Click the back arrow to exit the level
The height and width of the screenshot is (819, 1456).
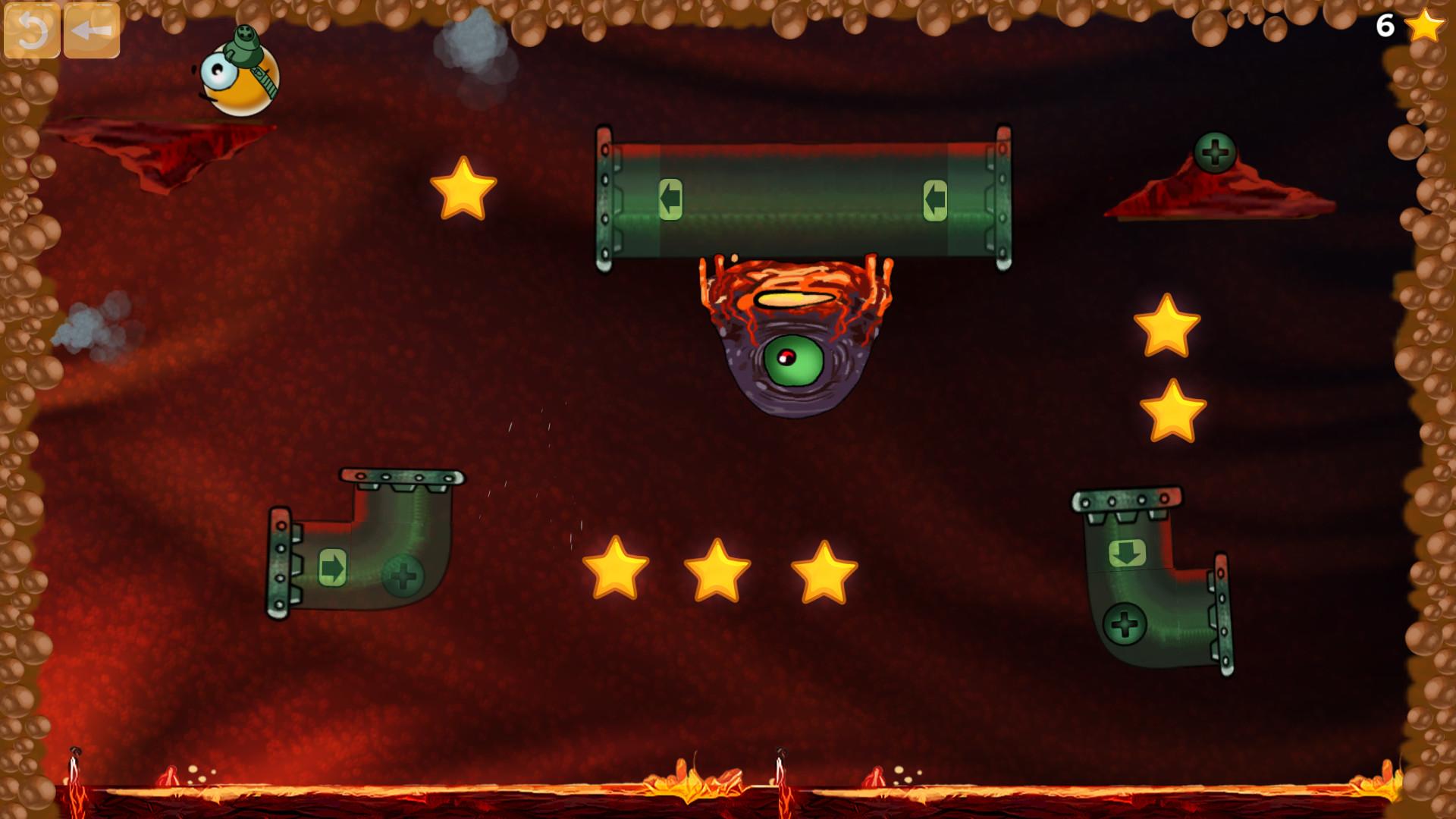tap(91, 32)
